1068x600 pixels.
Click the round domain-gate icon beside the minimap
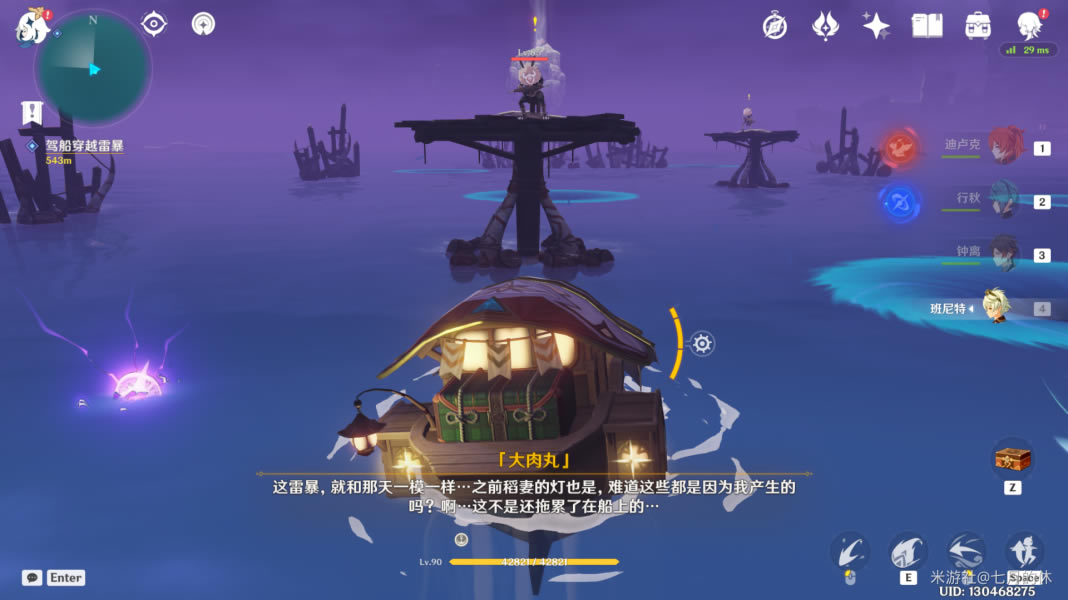(204, 24)
